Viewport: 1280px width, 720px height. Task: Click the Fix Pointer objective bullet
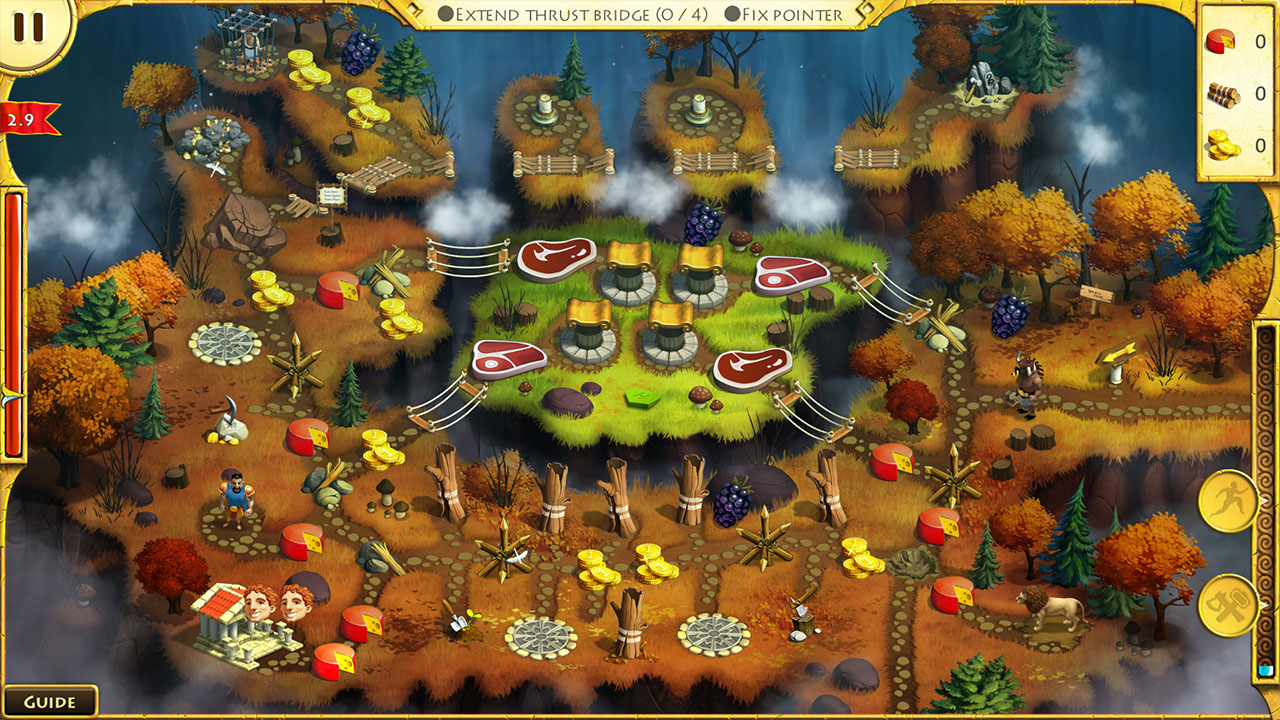click(735, 15)
